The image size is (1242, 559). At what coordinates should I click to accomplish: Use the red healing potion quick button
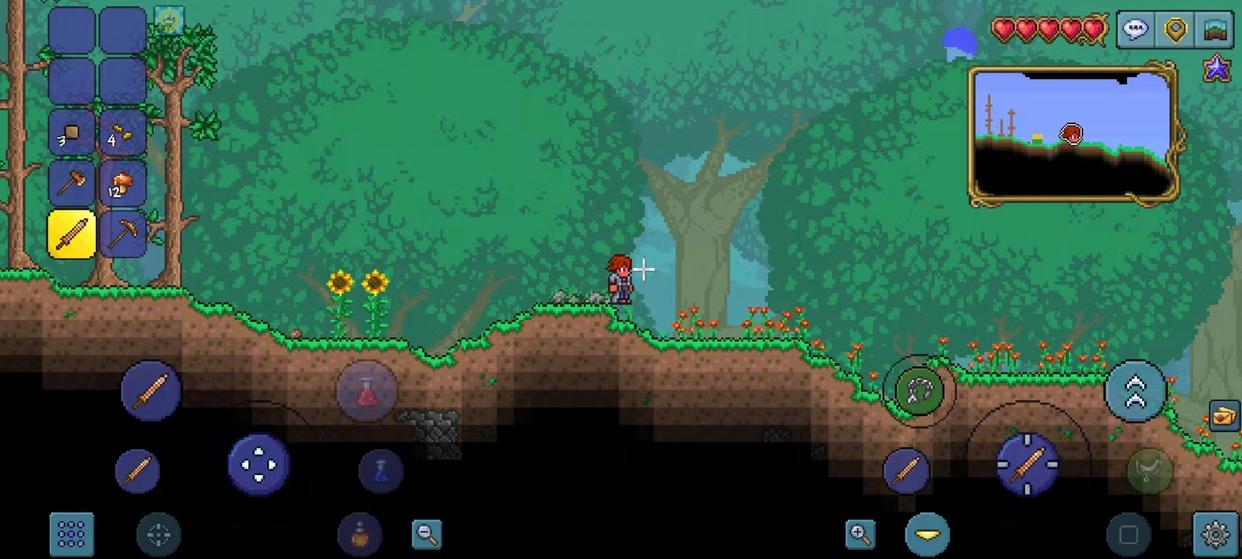366,390
